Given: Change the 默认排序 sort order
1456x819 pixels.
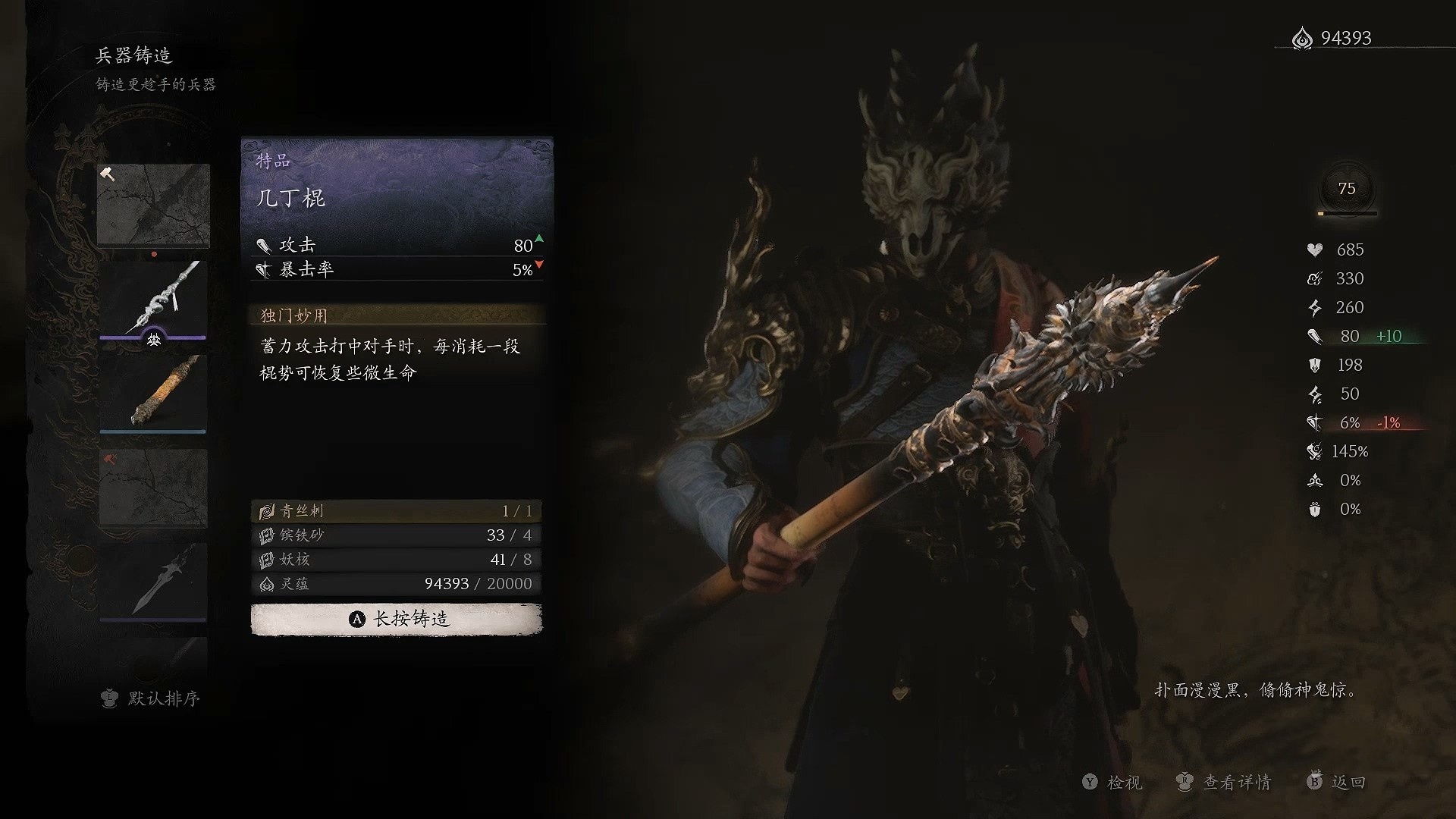Looking at the screenshot, I should 152,698.
